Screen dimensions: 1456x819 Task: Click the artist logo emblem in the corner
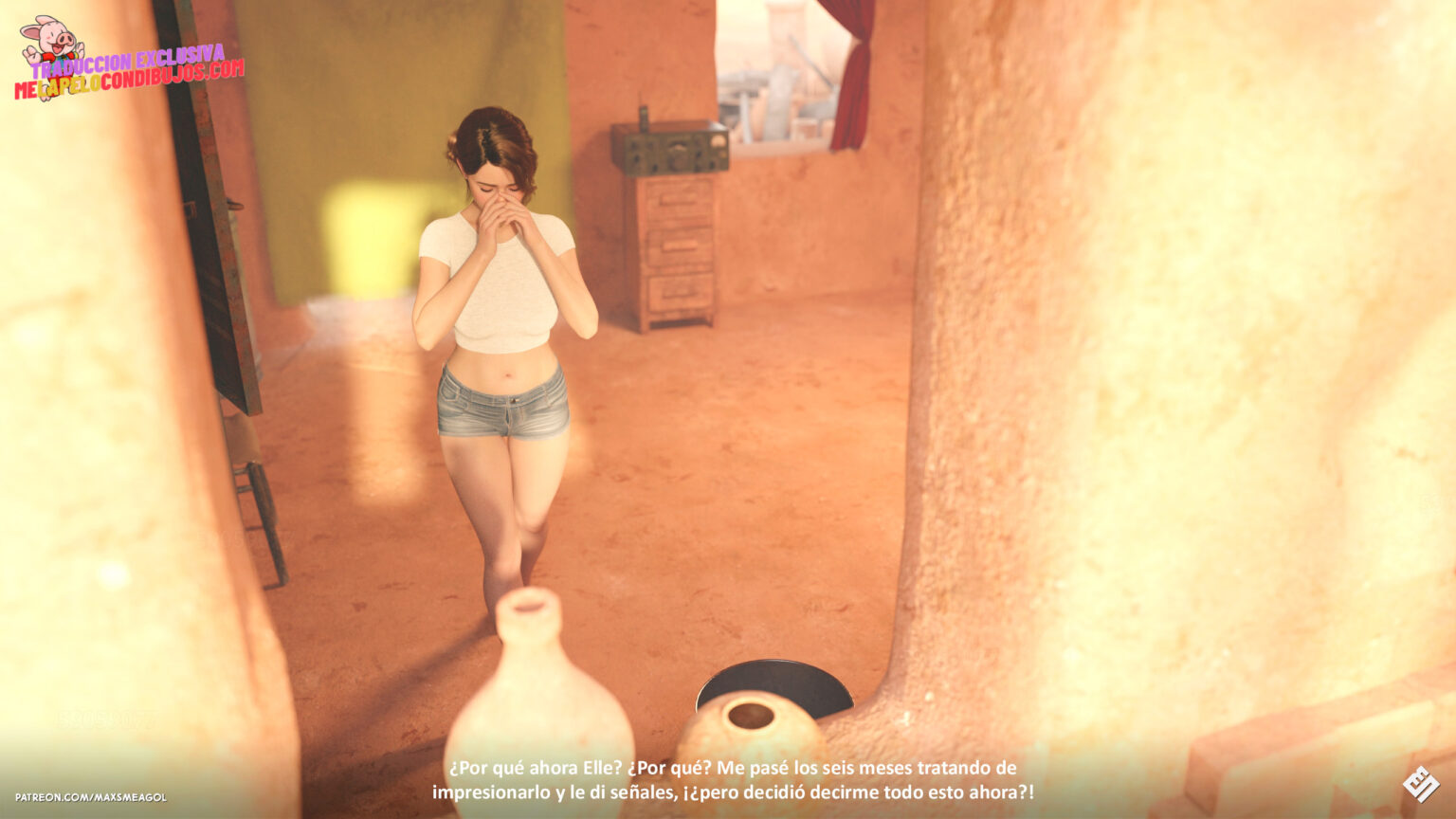click(x=1420, y=784)
